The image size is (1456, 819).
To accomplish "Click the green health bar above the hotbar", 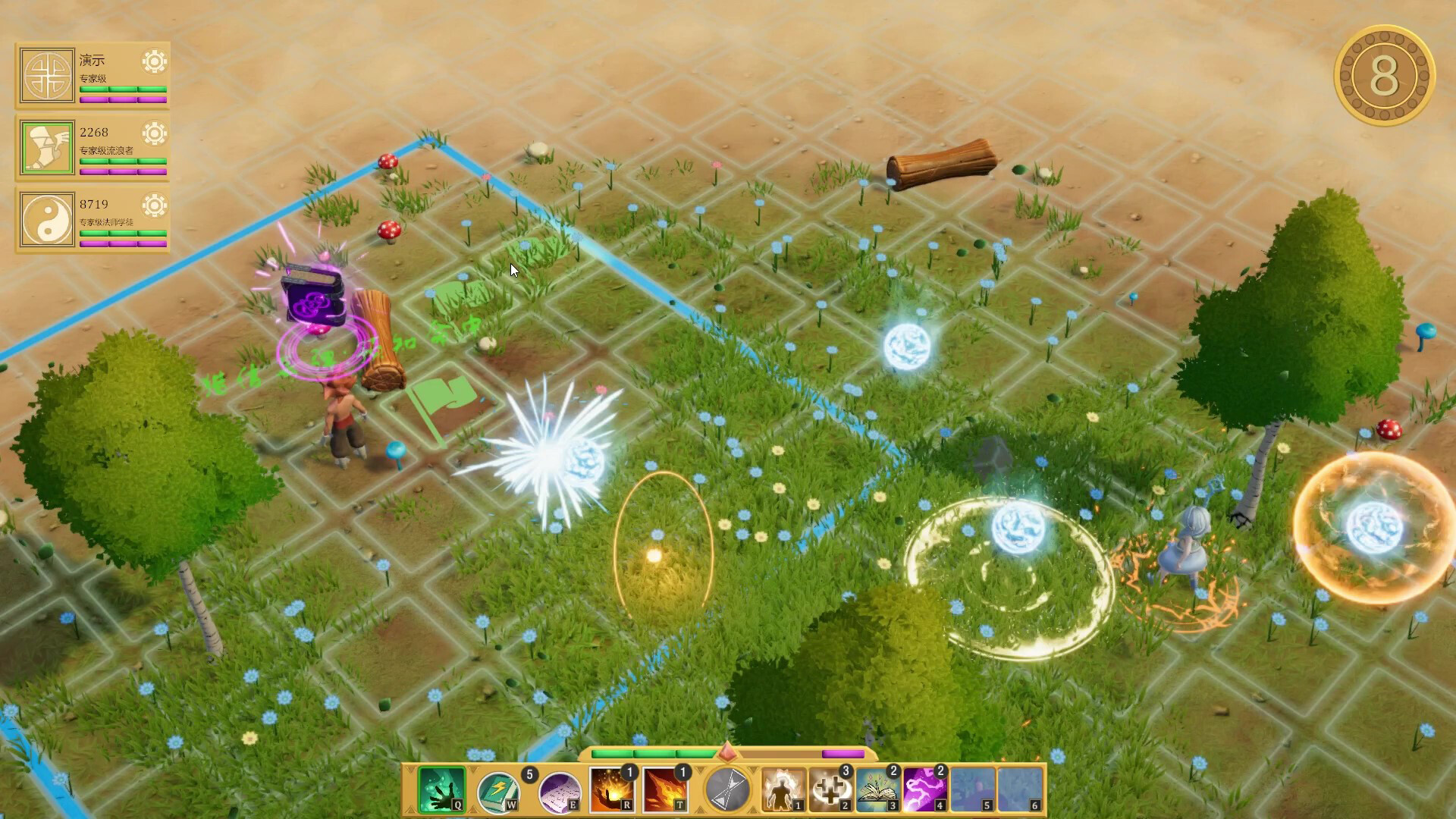I will coord(652,755).
